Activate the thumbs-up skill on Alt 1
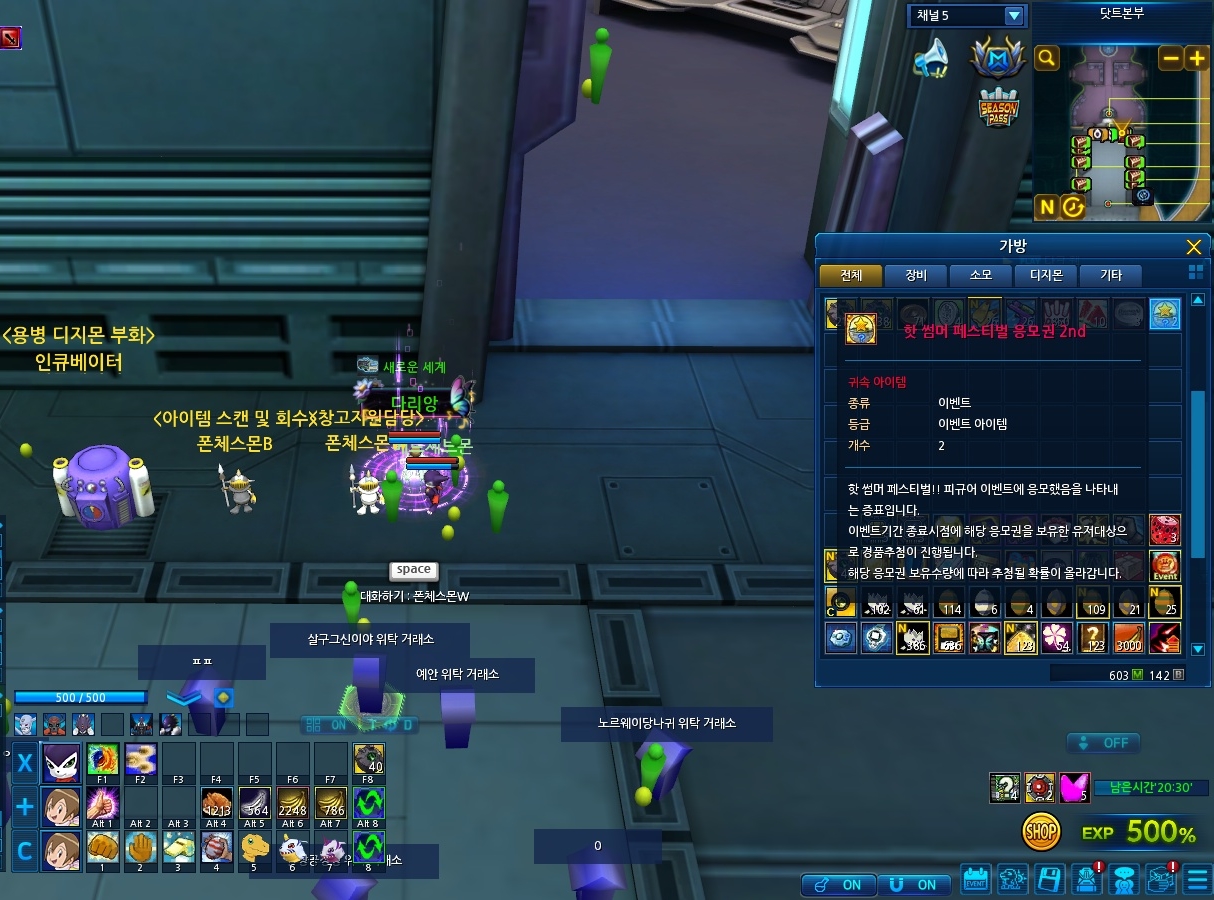The width and height of the screenshot is (1214, 900). [103, 803]
